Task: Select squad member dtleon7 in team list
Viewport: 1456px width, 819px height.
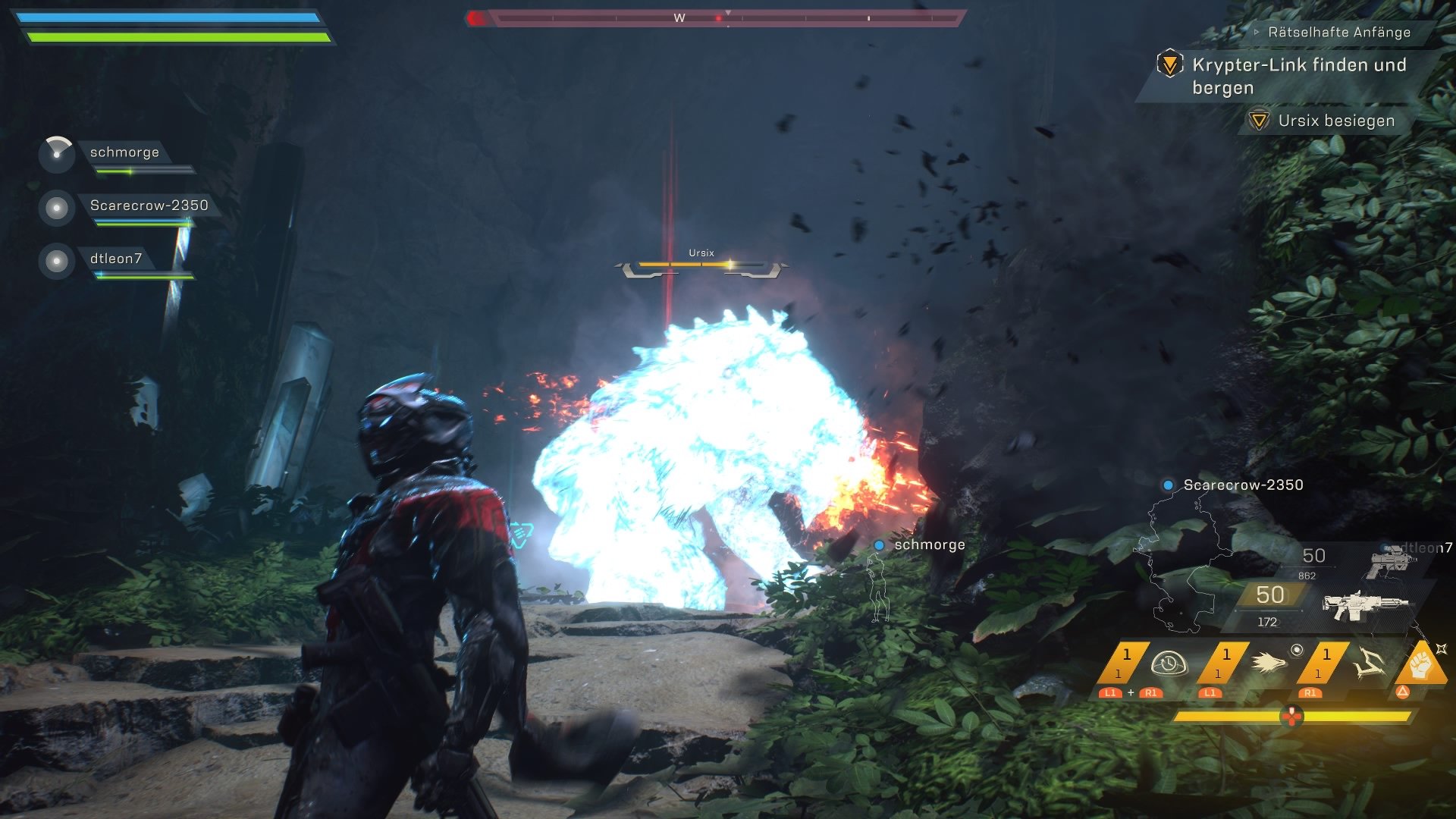Action: pos(115,259)
